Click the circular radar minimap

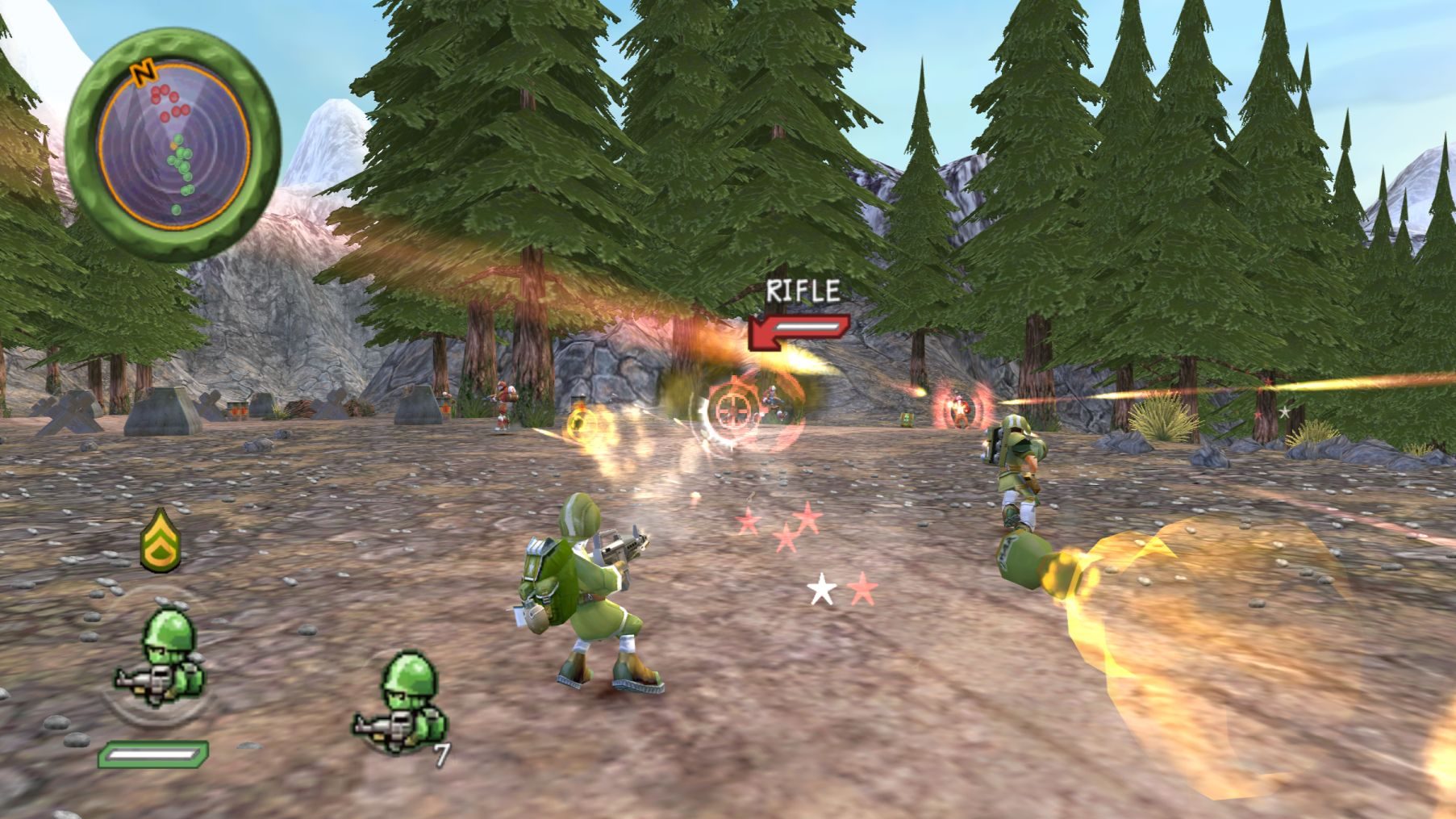click(x=173, y=147)
